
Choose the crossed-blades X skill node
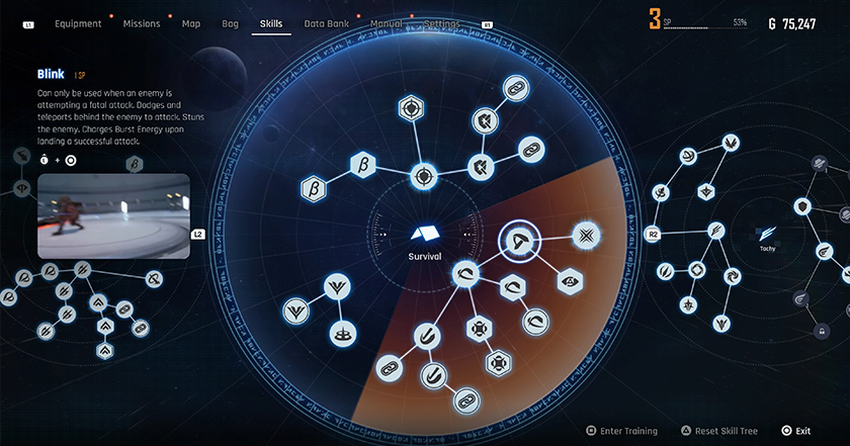pyautogui.click(x=584, y=234)
